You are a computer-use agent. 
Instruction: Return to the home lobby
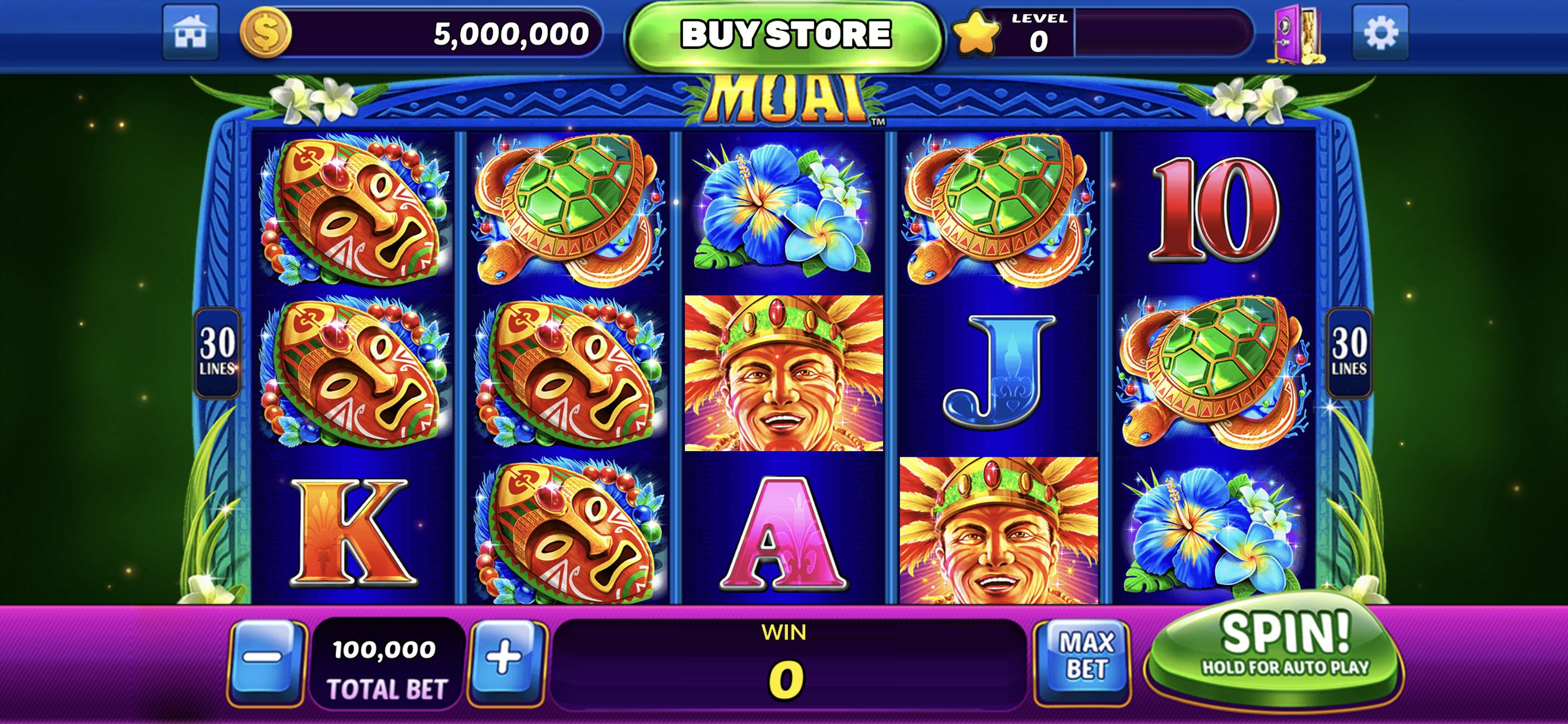[191, 33]
